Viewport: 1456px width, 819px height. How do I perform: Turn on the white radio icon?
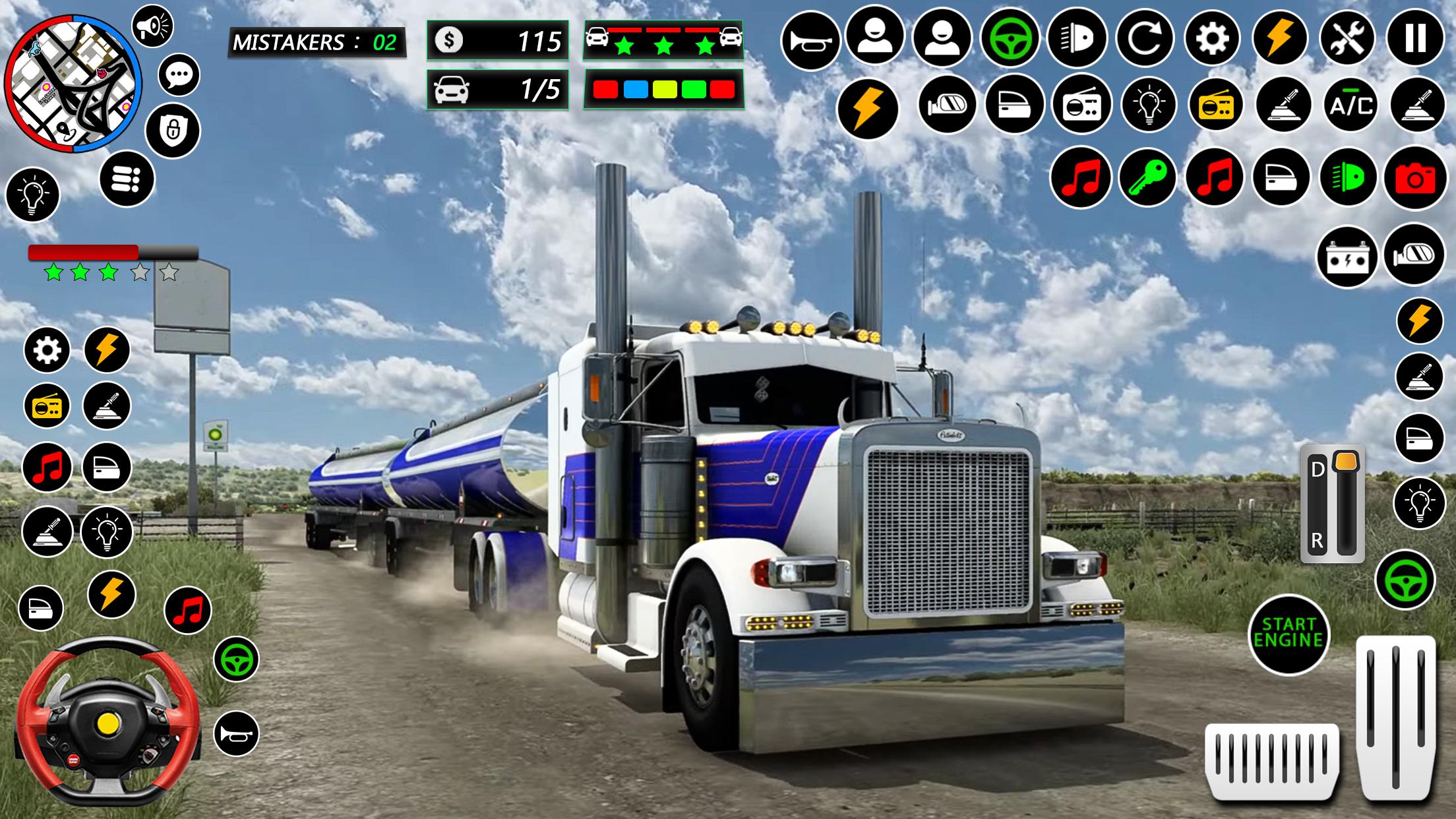click(1081, 105)
